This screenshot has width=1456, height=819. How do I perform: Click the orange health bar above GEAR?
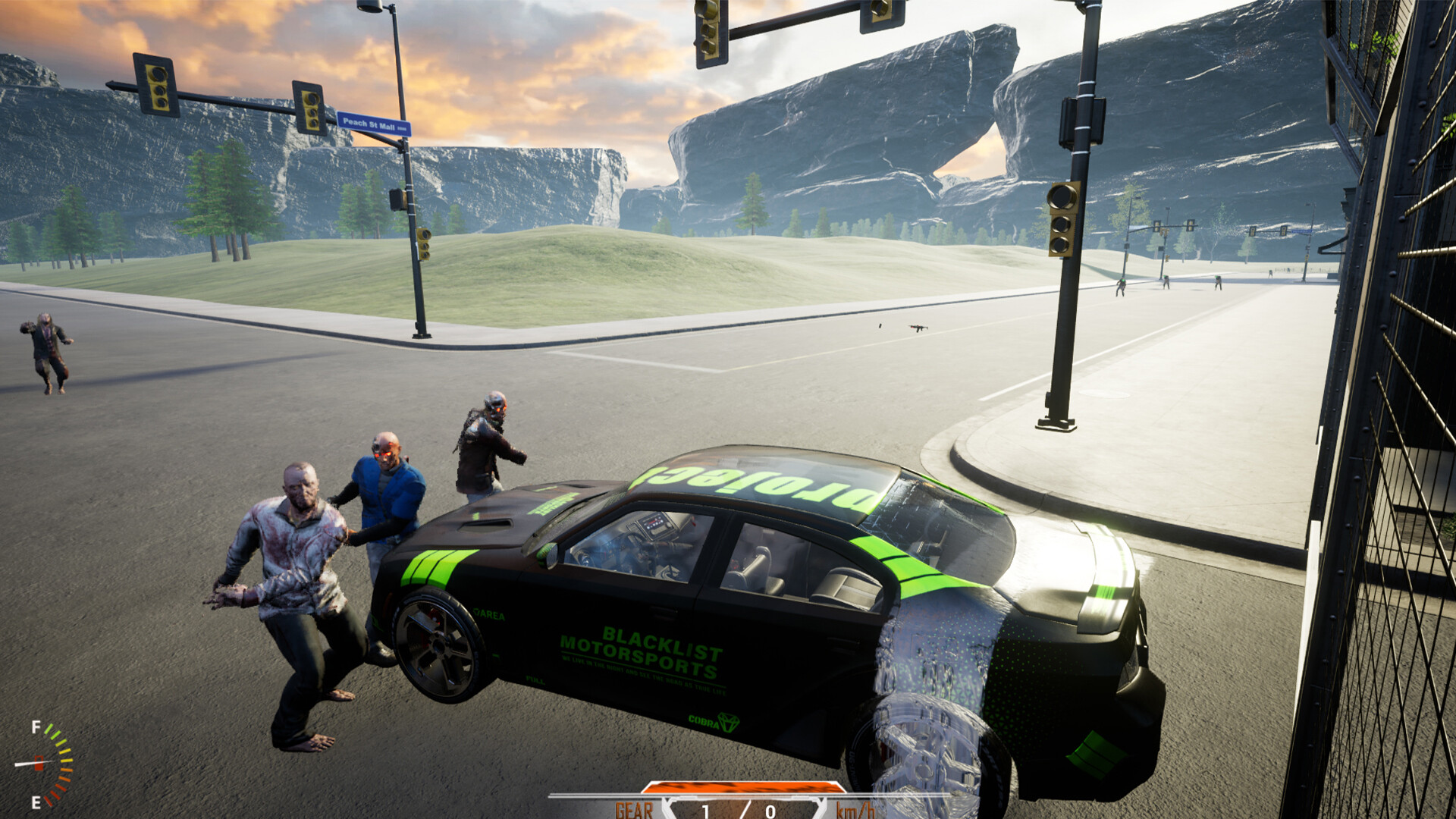point(742,786)
